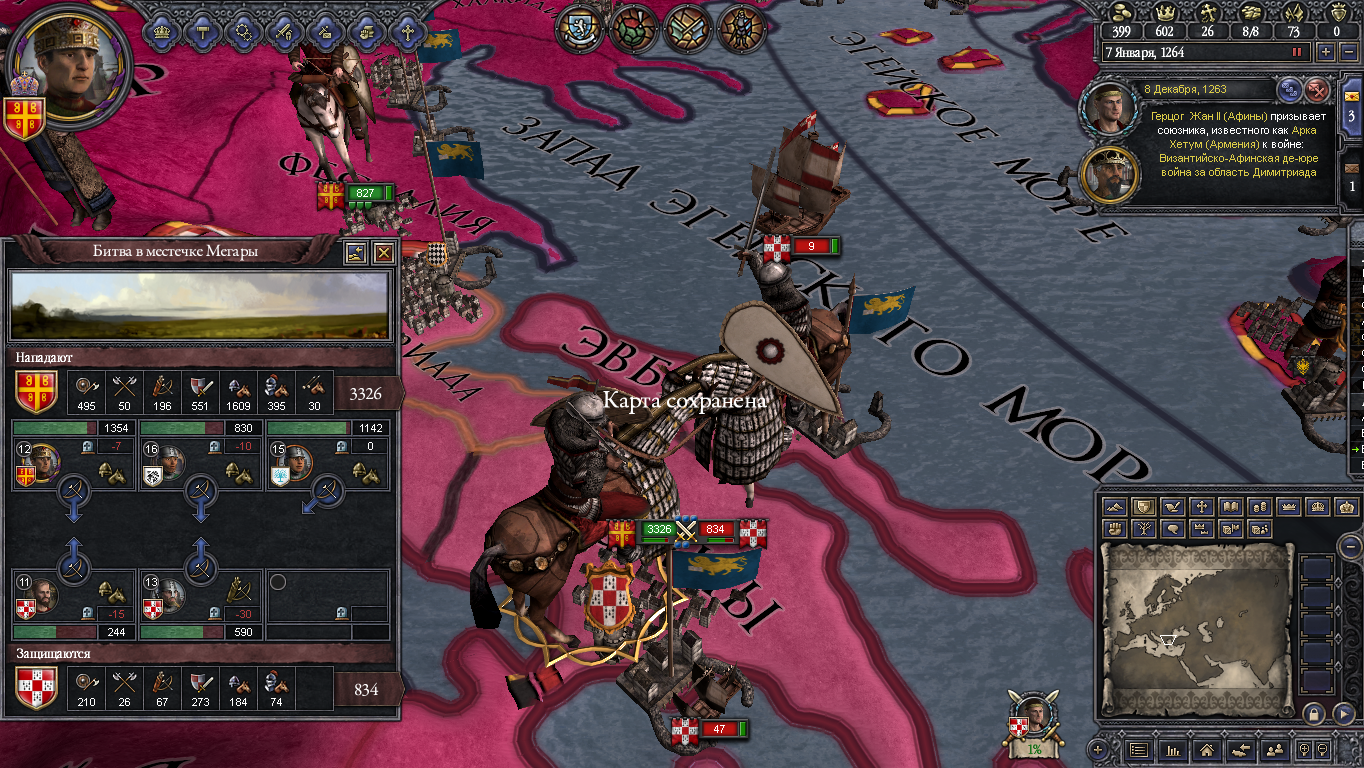
Task: Open the crown tab in the top bar
Action: [x=161, y=31]
